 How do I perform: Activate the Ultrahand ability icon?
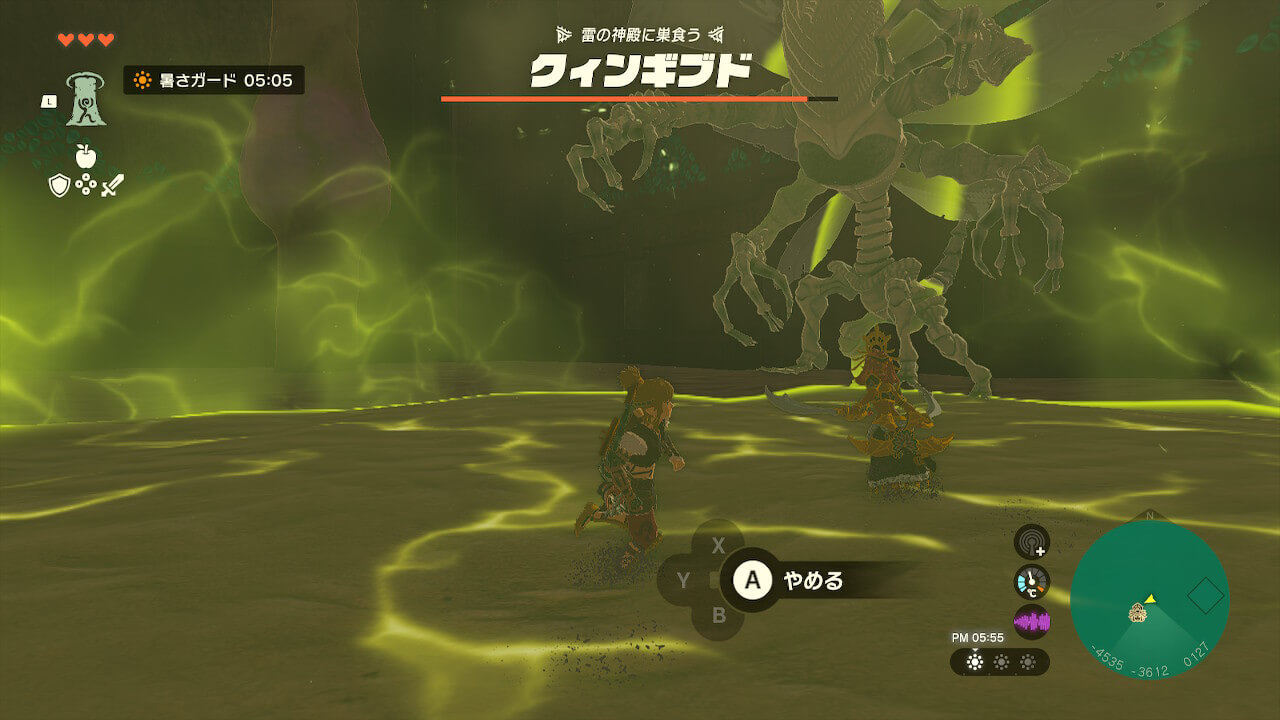(86, 101)
